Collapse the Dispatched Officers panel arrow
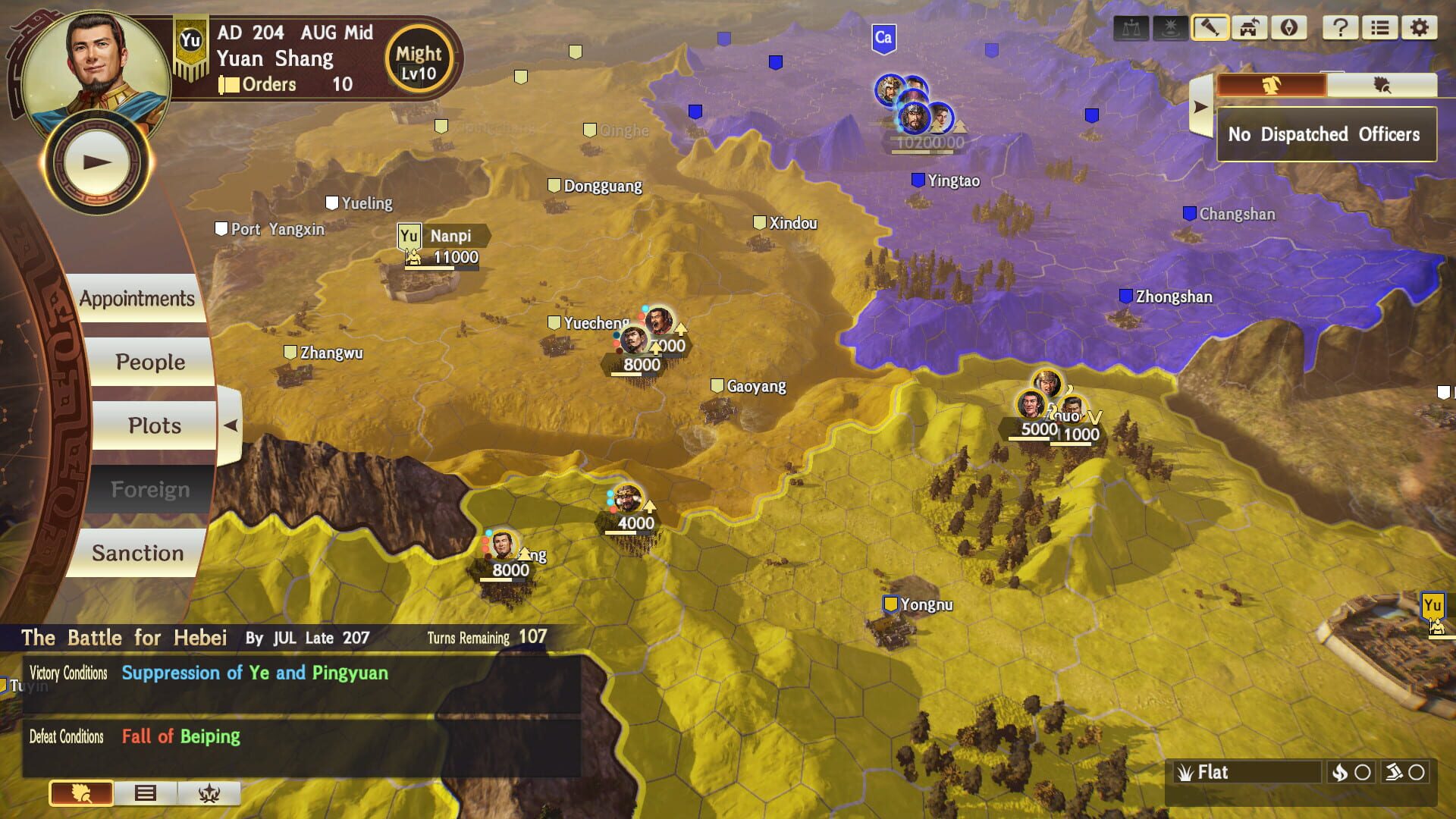The height and width of the screenshot is (819, 1456). click(x=1200, y=106)
